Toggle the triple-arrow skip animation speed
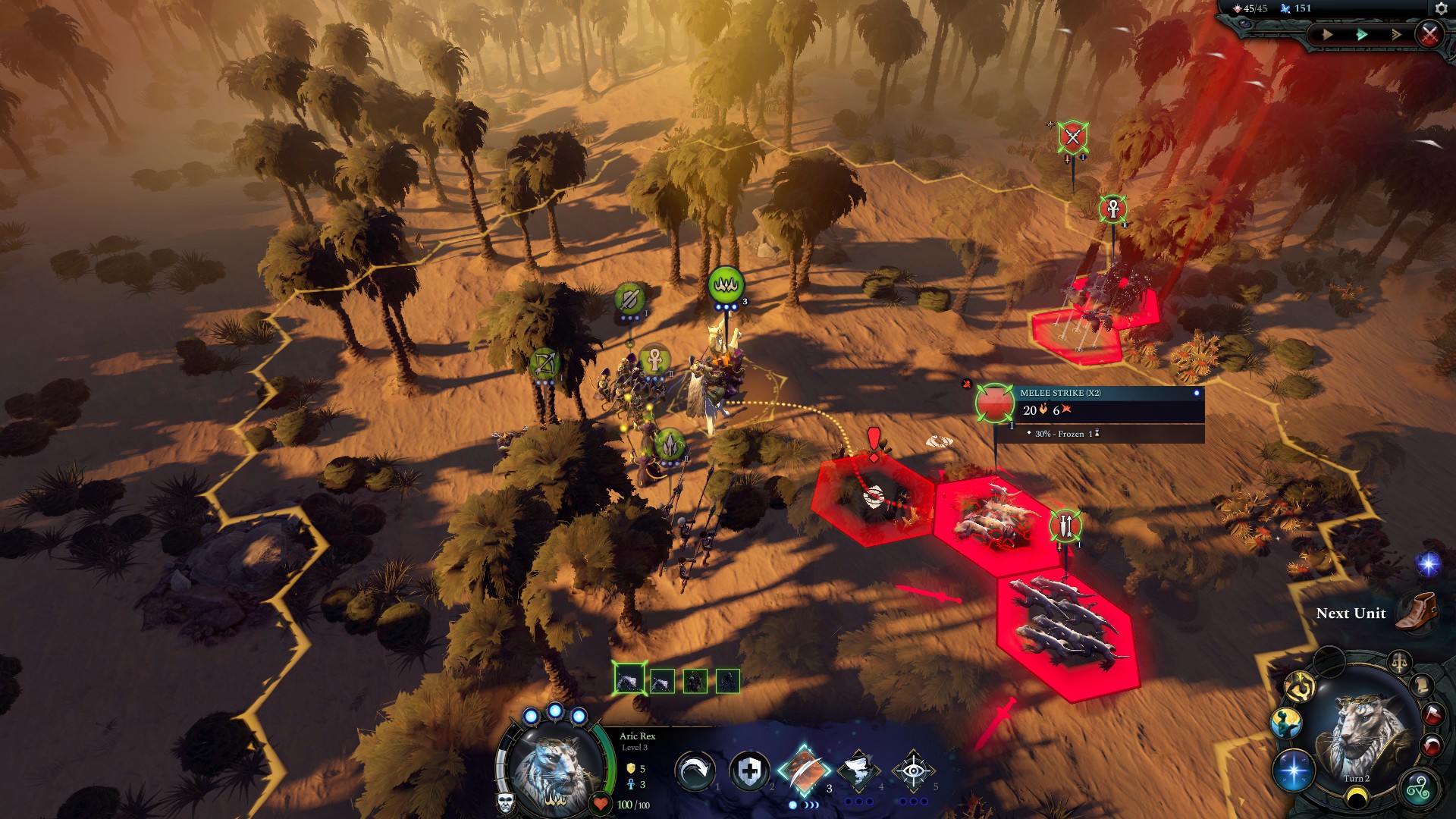The height and width of the screenshot is (819, 1456). pyautogui.click(x=1397, y=33)
